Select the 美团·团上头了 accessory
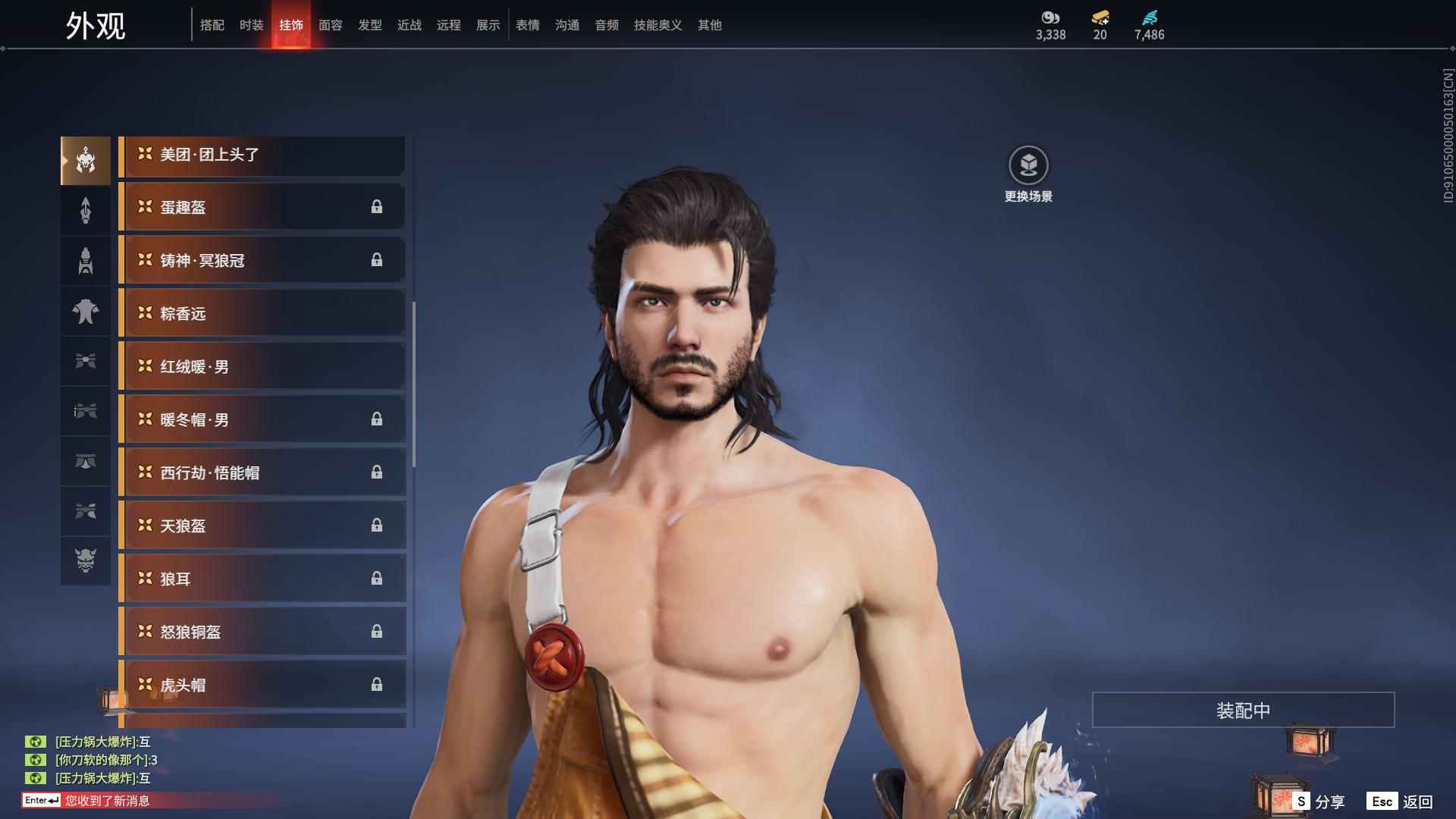1456x819 pixels. 262,155
